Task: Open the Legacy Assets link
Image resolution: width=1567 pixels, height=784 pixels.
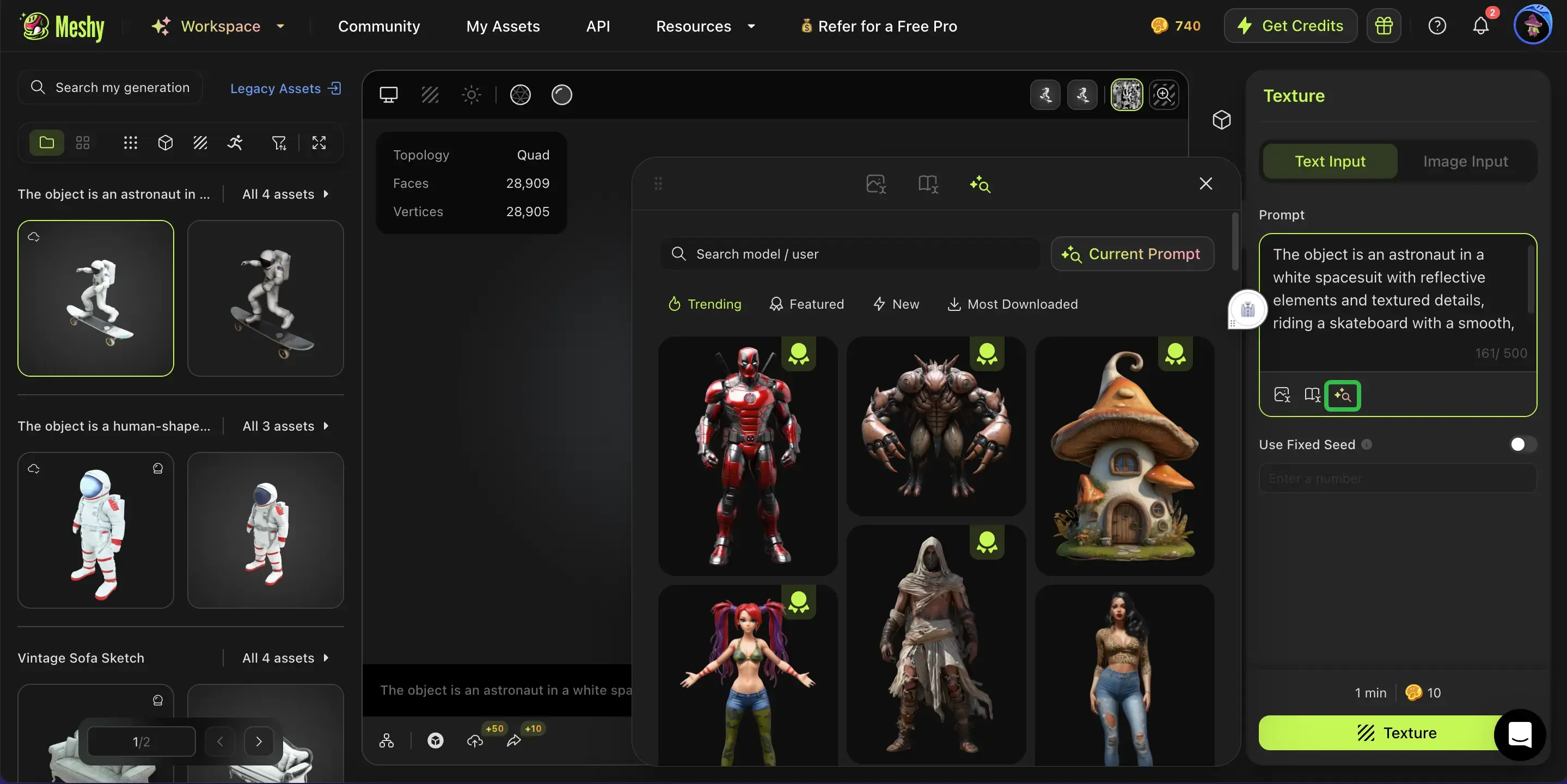Action: pyautogui.click(x=285, y=88)
